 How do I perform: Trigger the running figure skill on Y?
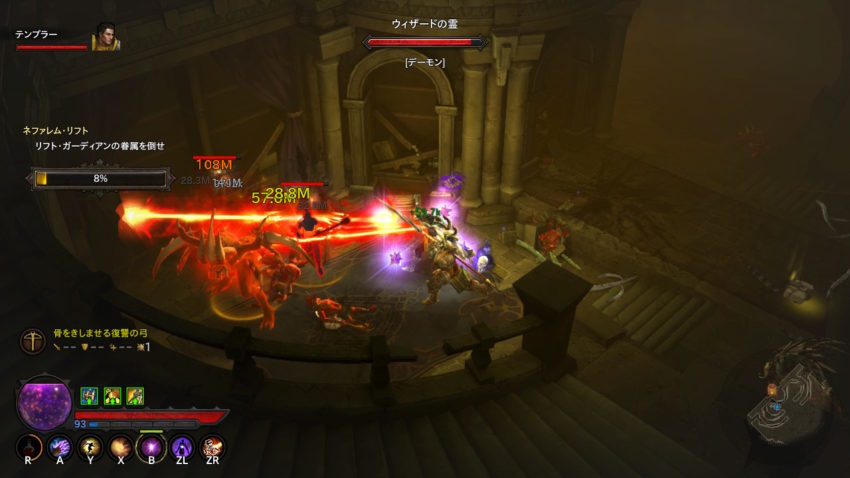coord(90,446)
